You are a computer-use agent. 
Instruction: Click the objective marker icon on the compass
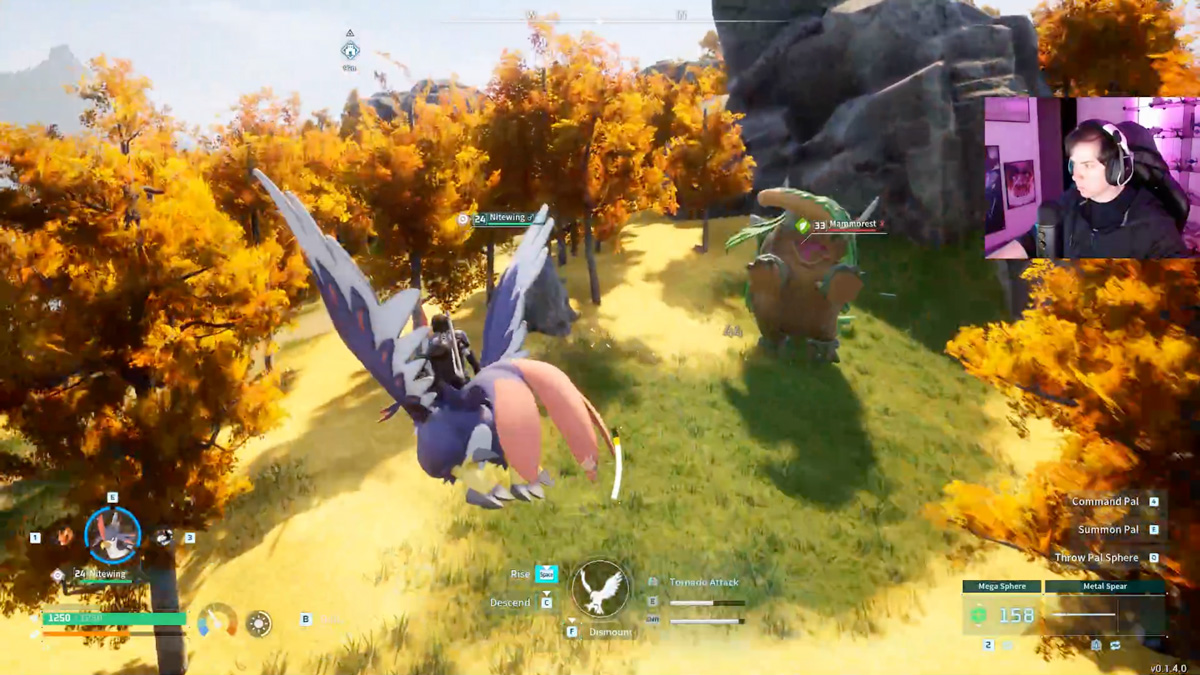(x=350, y=50)
